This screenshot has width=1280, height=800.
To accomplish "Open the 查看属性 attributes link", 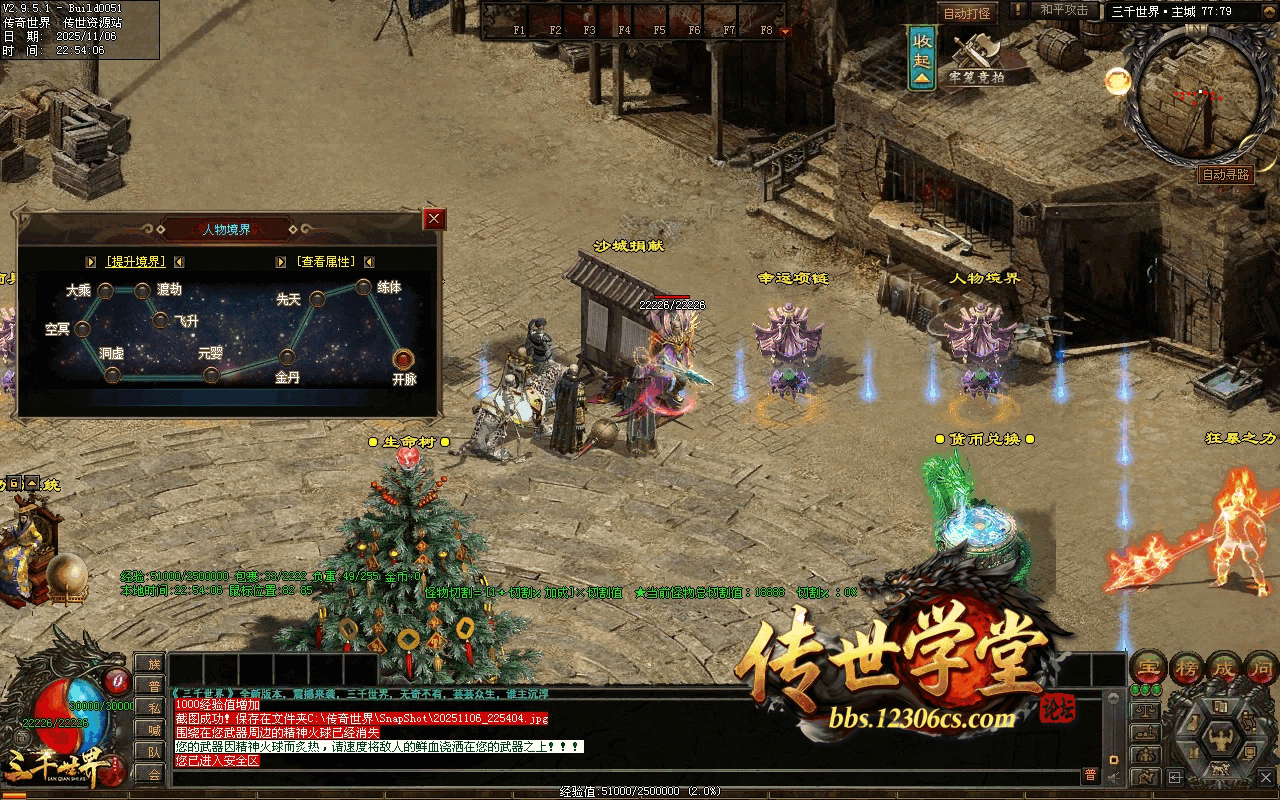I will pos(325,262).
